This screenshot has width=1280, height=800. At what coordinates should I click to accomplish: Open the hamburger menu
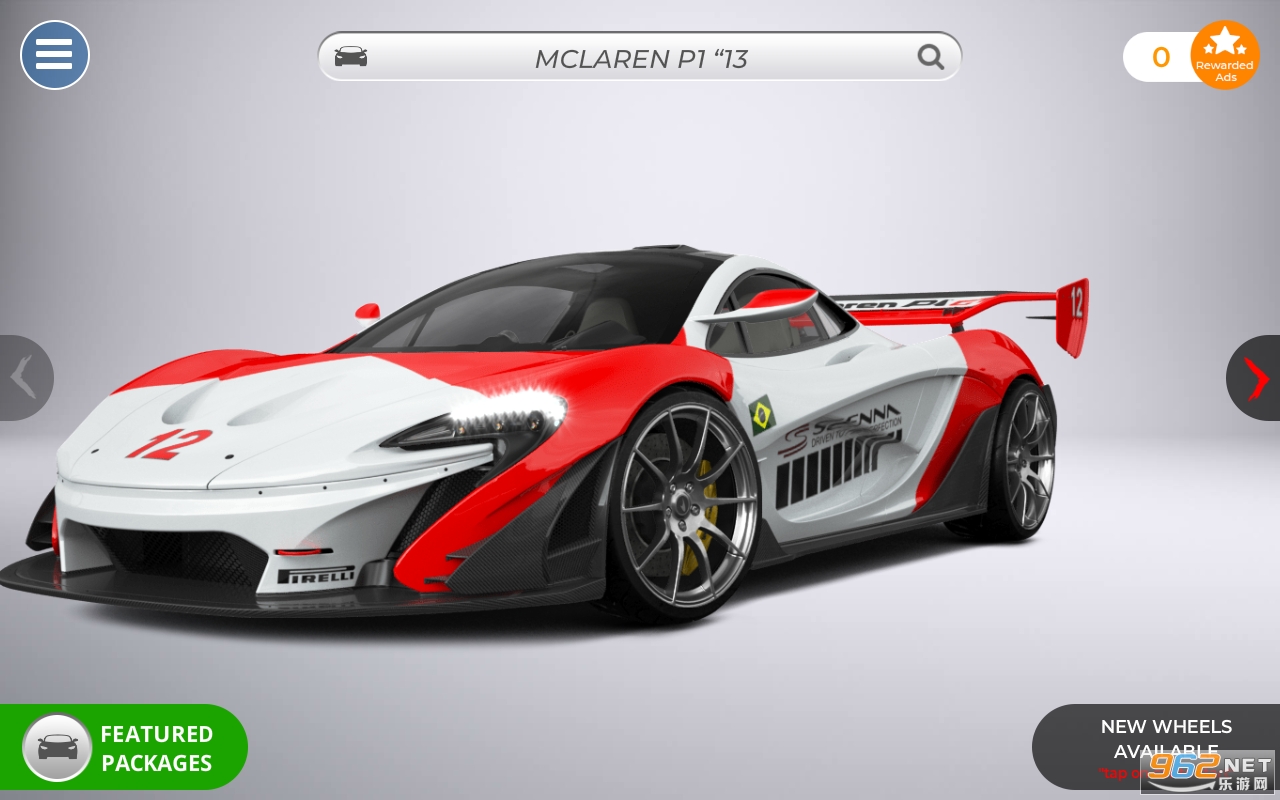click(x=55, y=55)
